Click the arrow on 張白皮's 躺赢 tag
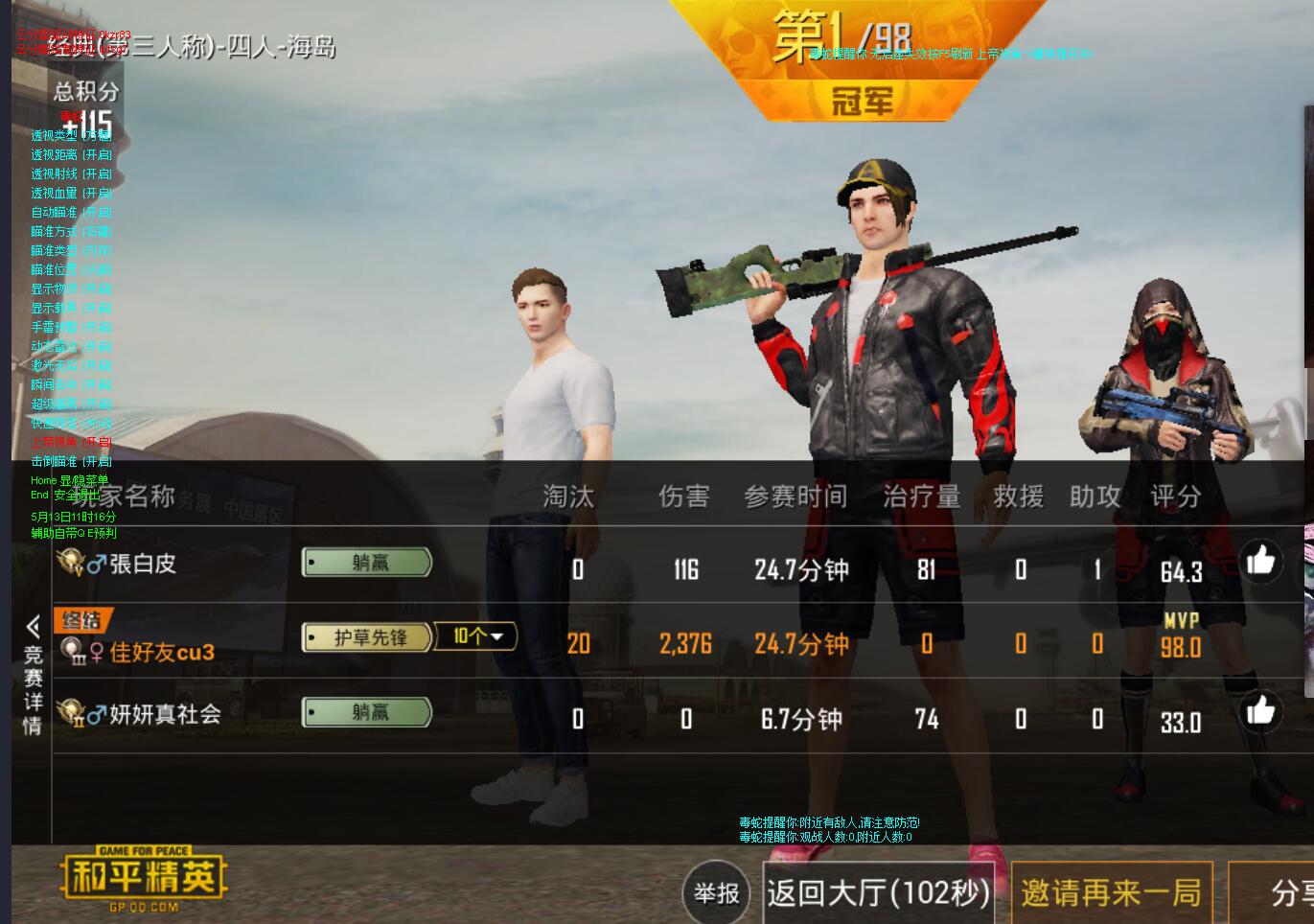The height and width of the screenshot is (924, 1314). tap(311, 563)
